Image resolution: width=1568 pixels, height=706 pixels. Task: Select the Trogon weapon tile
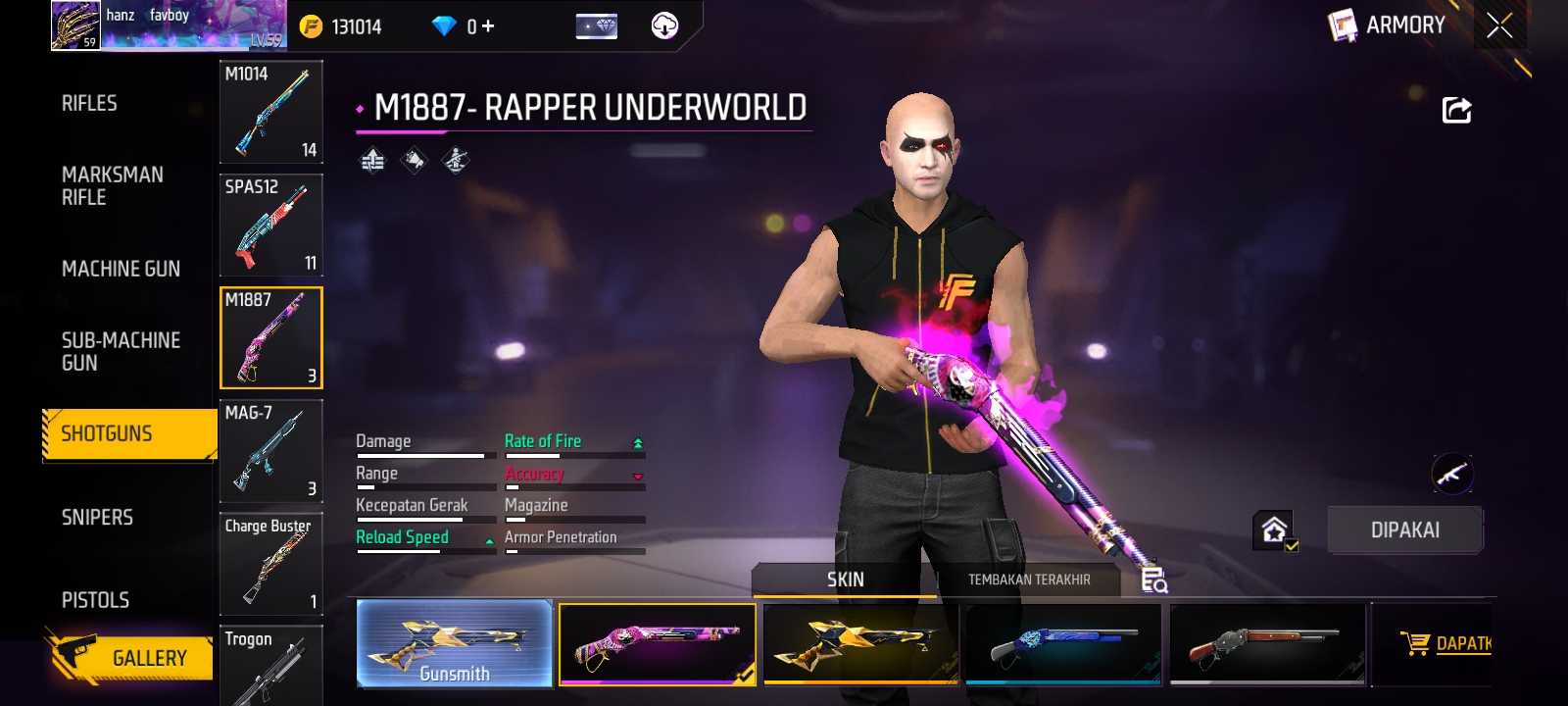tap(271, 667)
